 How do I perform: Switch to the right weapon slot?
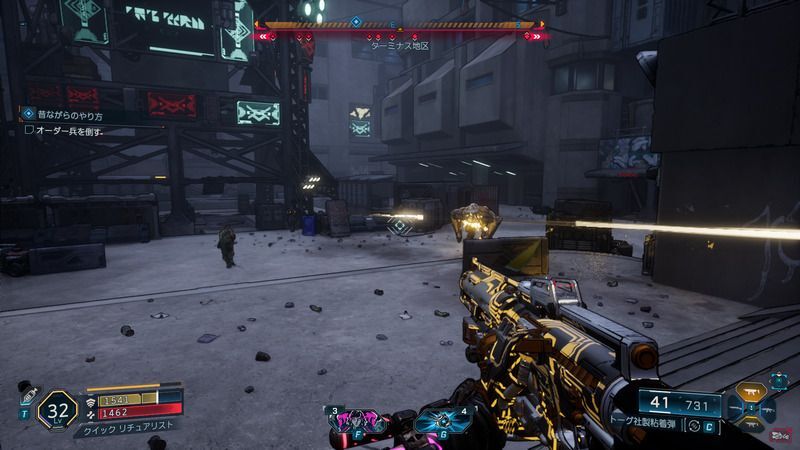pyautogui.click(x=767, y=410)
